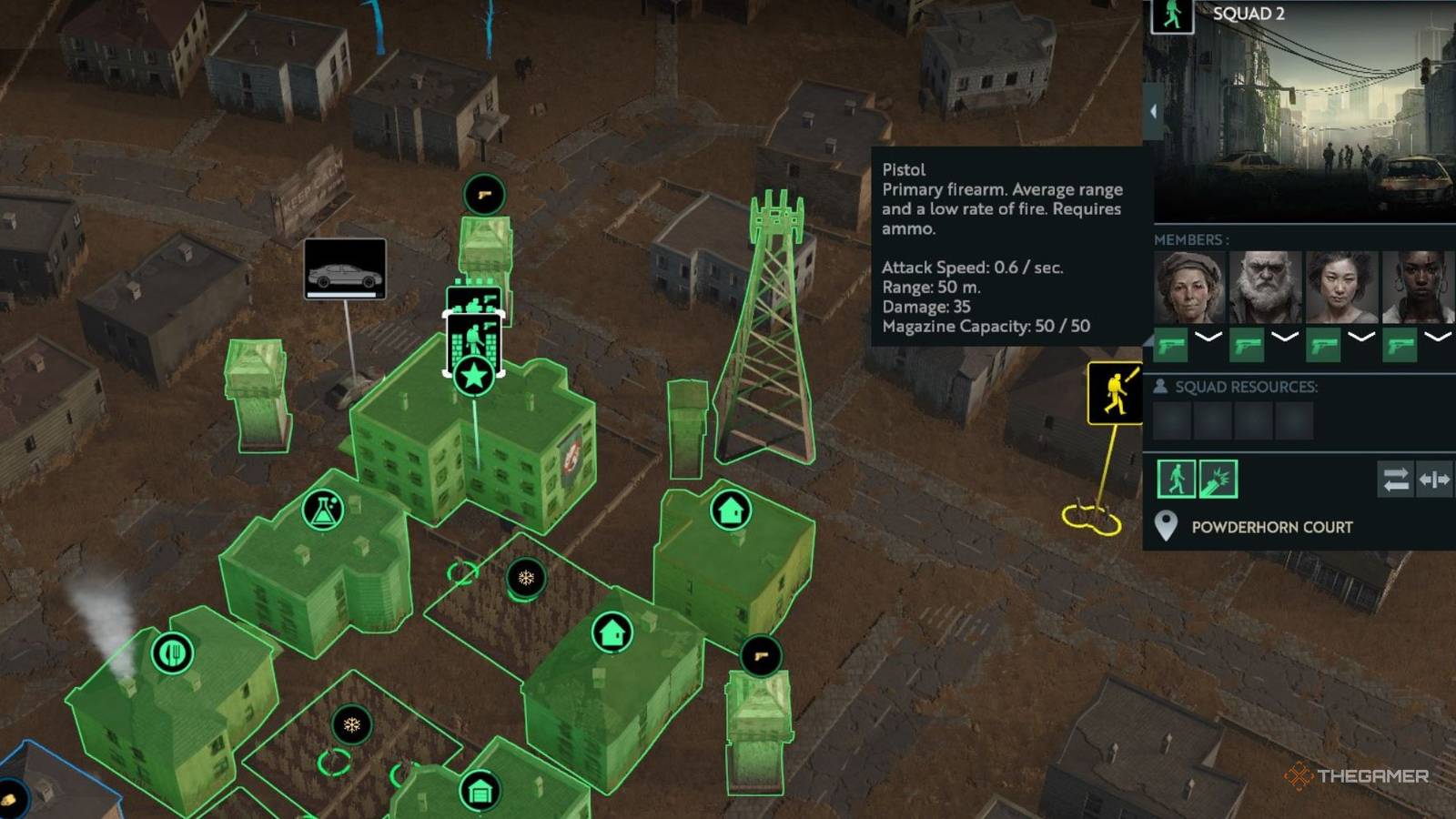Toggle the pistol equipped on the first squad member
The height and width of the screenshot is (819, 1456).
point(1170,346)
